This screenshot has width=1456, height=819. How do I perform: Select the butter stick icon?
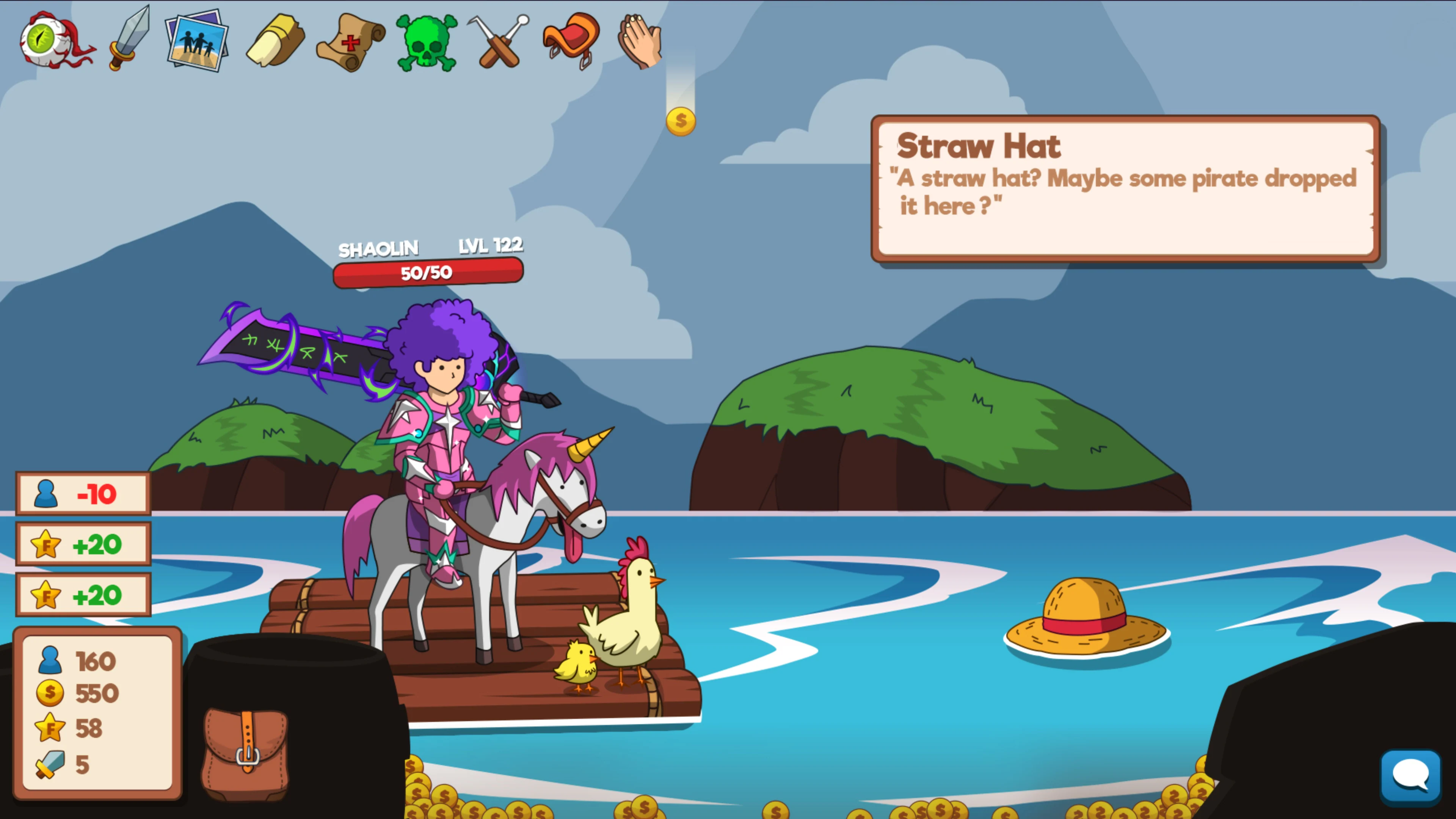[x=275, y=41]
